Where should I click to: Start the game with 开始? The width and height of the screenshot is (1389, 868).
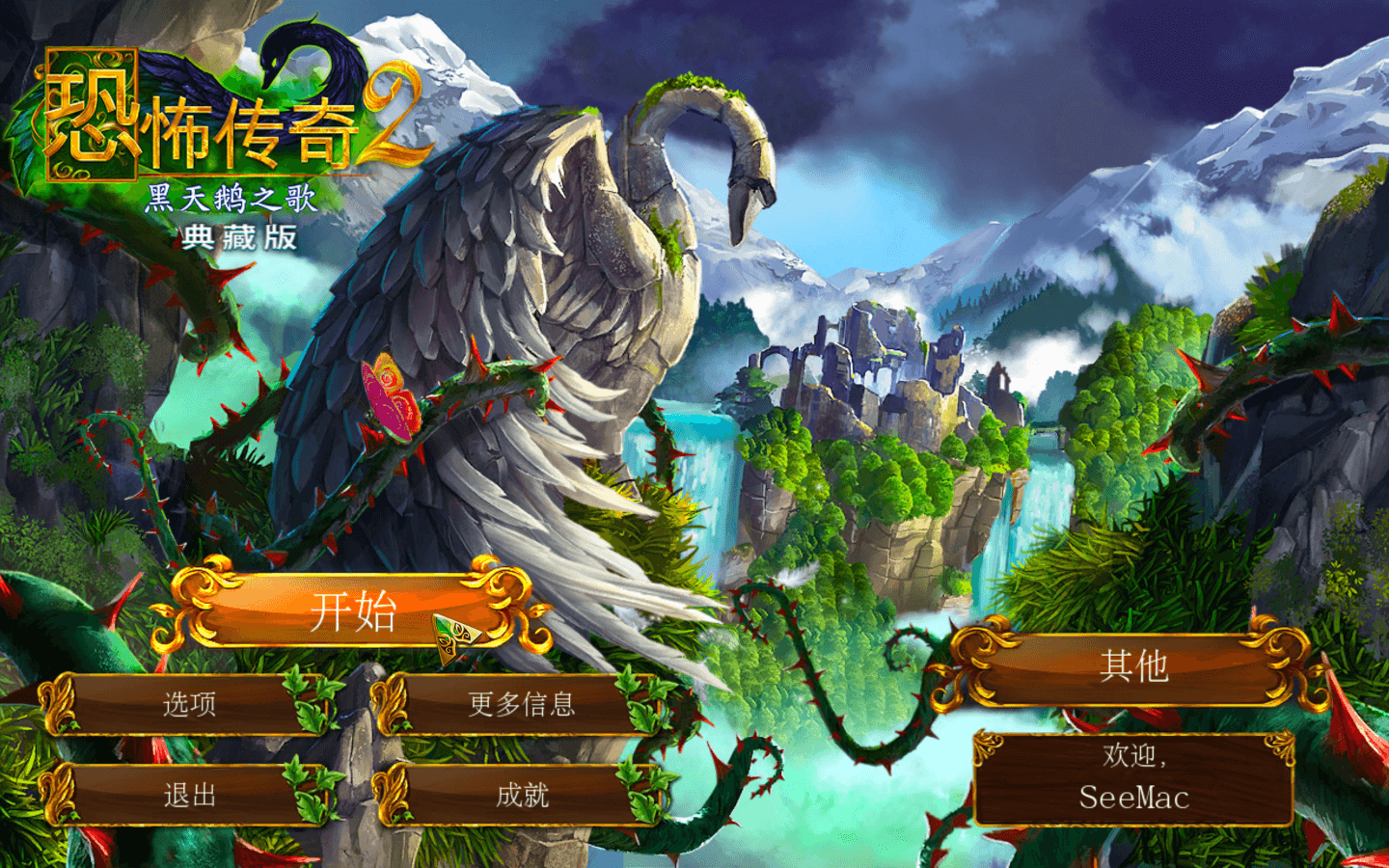353,611
